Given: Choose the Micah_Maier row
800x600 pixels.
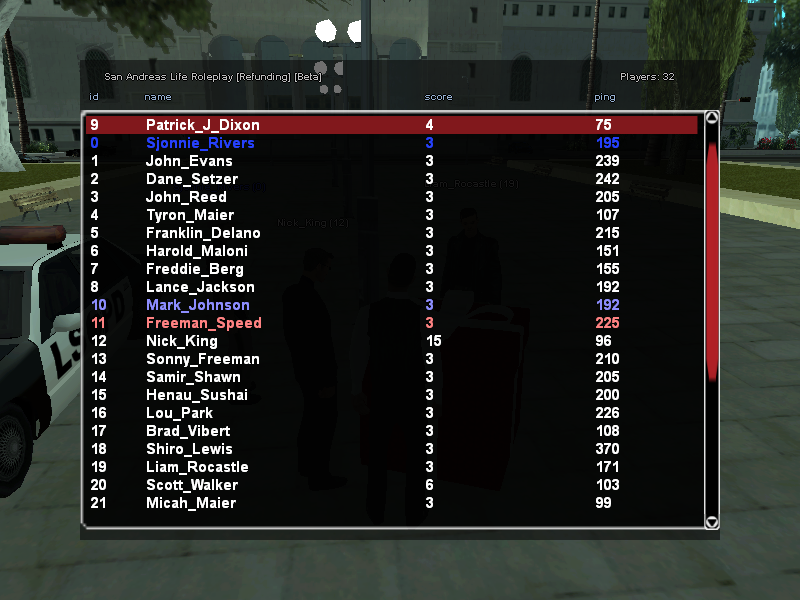Looking at the screenshot, I should point(192,503).
